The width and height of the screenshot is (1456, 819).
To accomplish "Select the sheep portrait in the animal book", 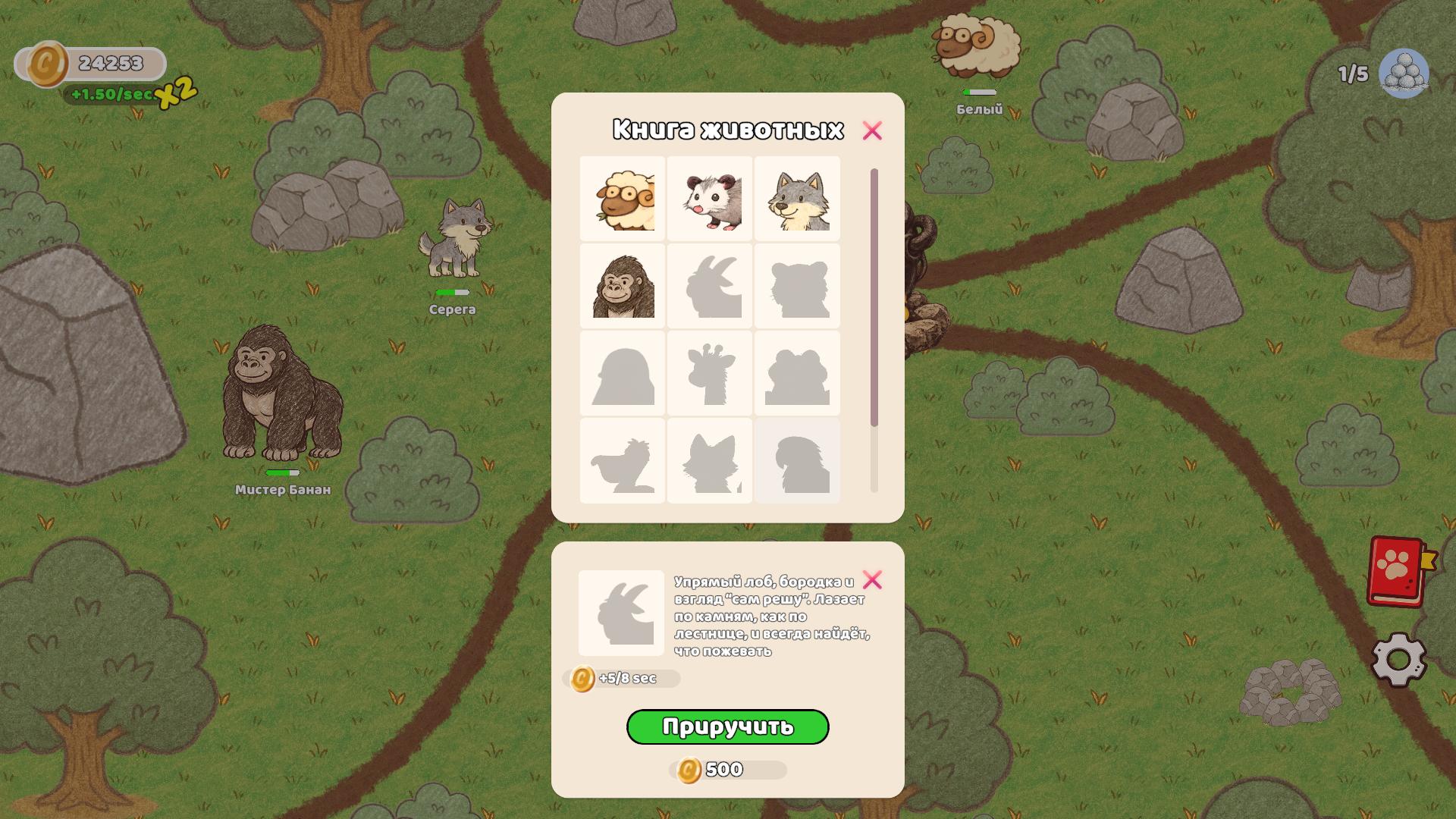I will click(x=620, y=199).
